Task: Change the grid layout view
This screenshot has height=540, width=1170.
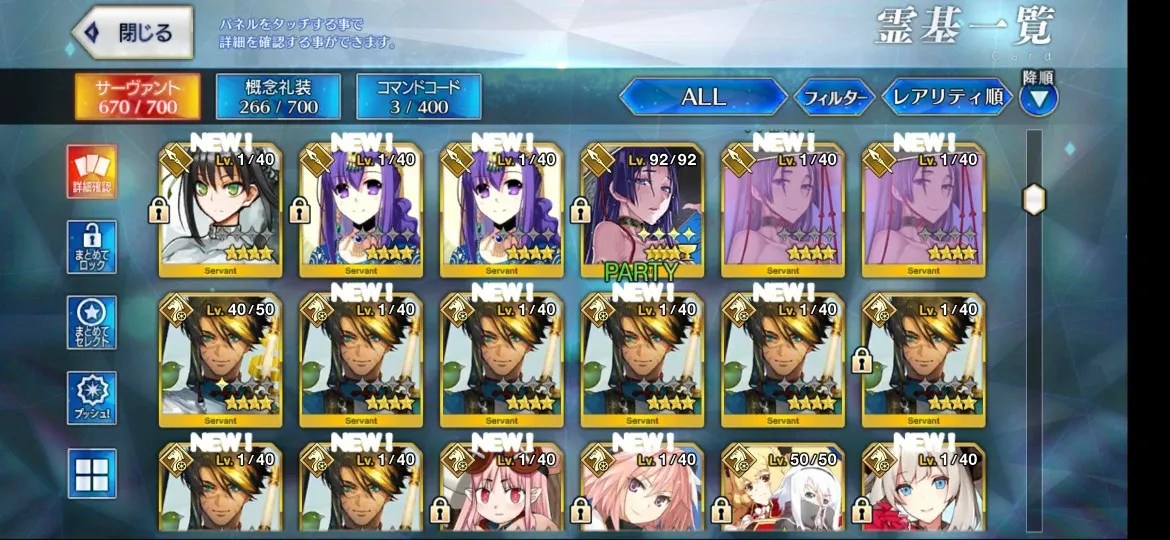Action: (92, 473)
